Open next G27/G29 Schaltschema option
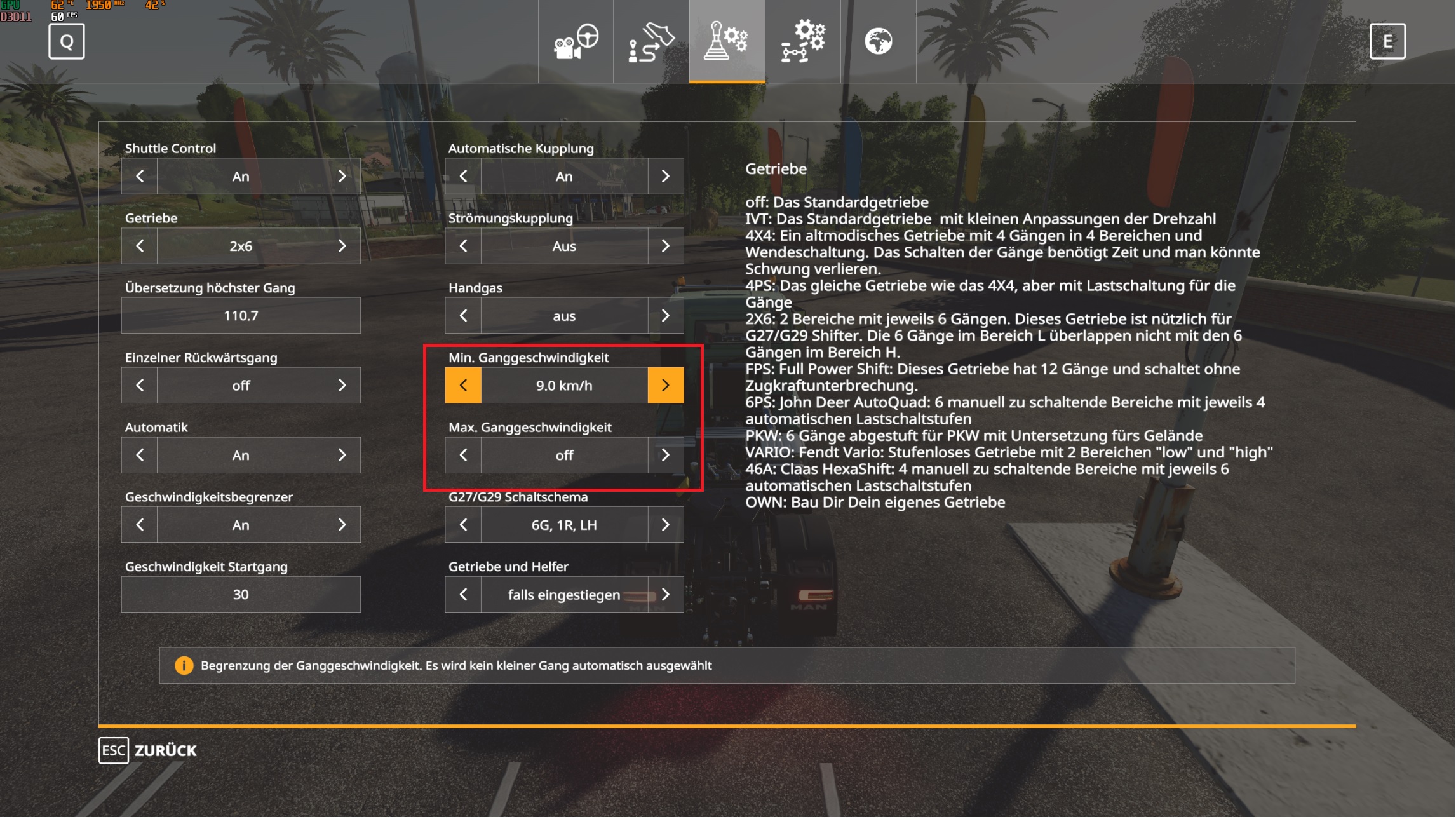 (x=666, y=525)
